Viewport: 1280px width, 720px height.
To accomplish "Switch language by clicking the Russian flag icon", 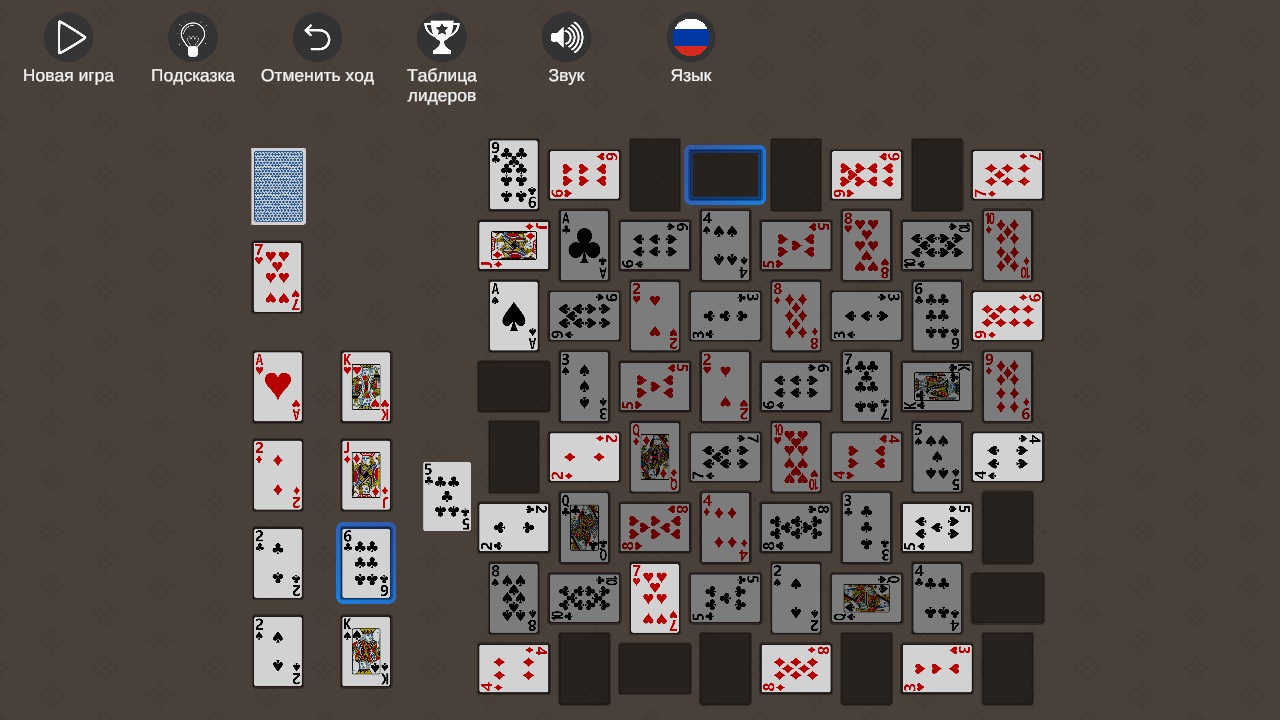I will (690, 38).
